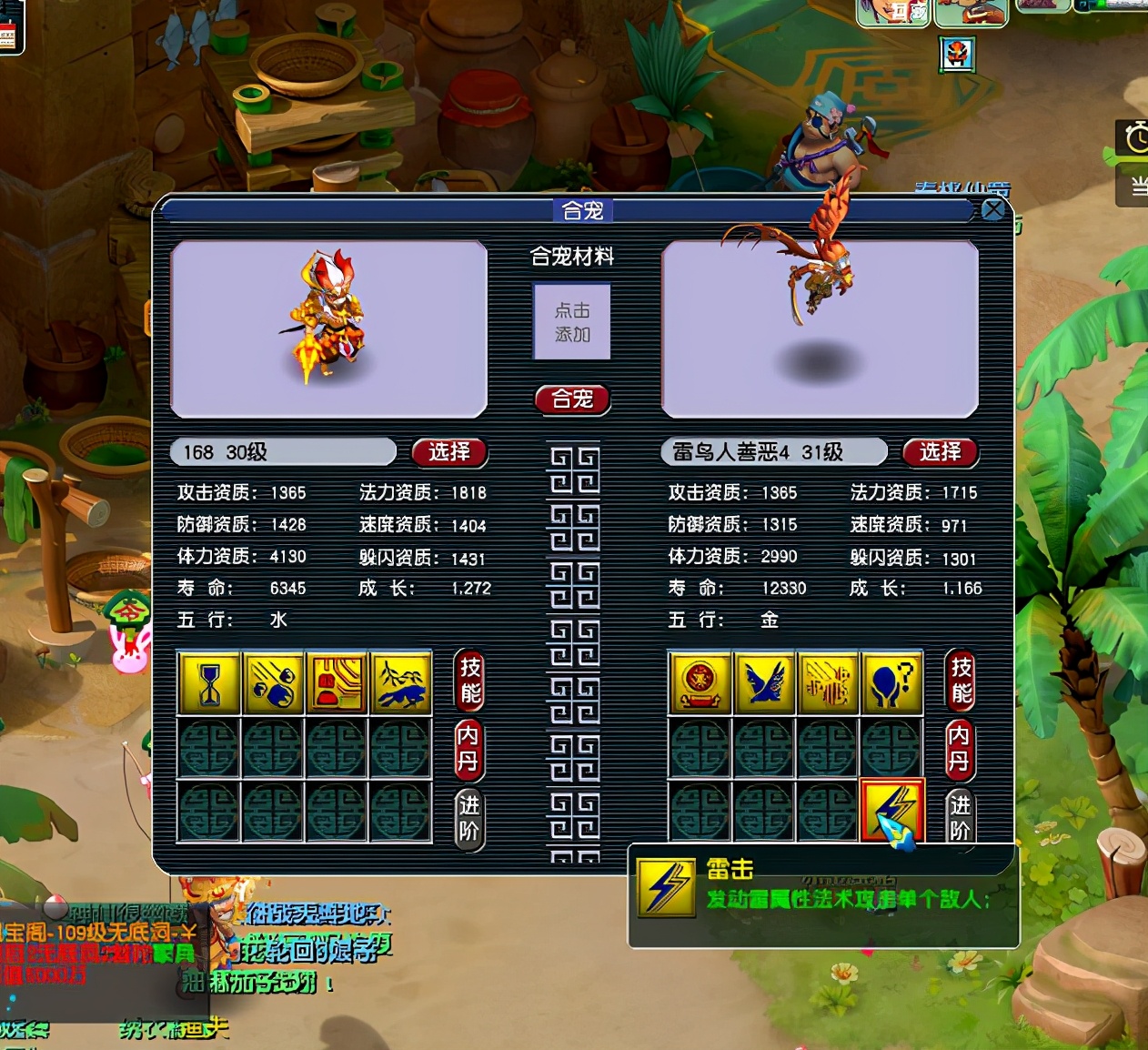This screenshot has width=1148, height=1050.
Task: Select the wolf under branch skill icon
Action: [400, 682]
